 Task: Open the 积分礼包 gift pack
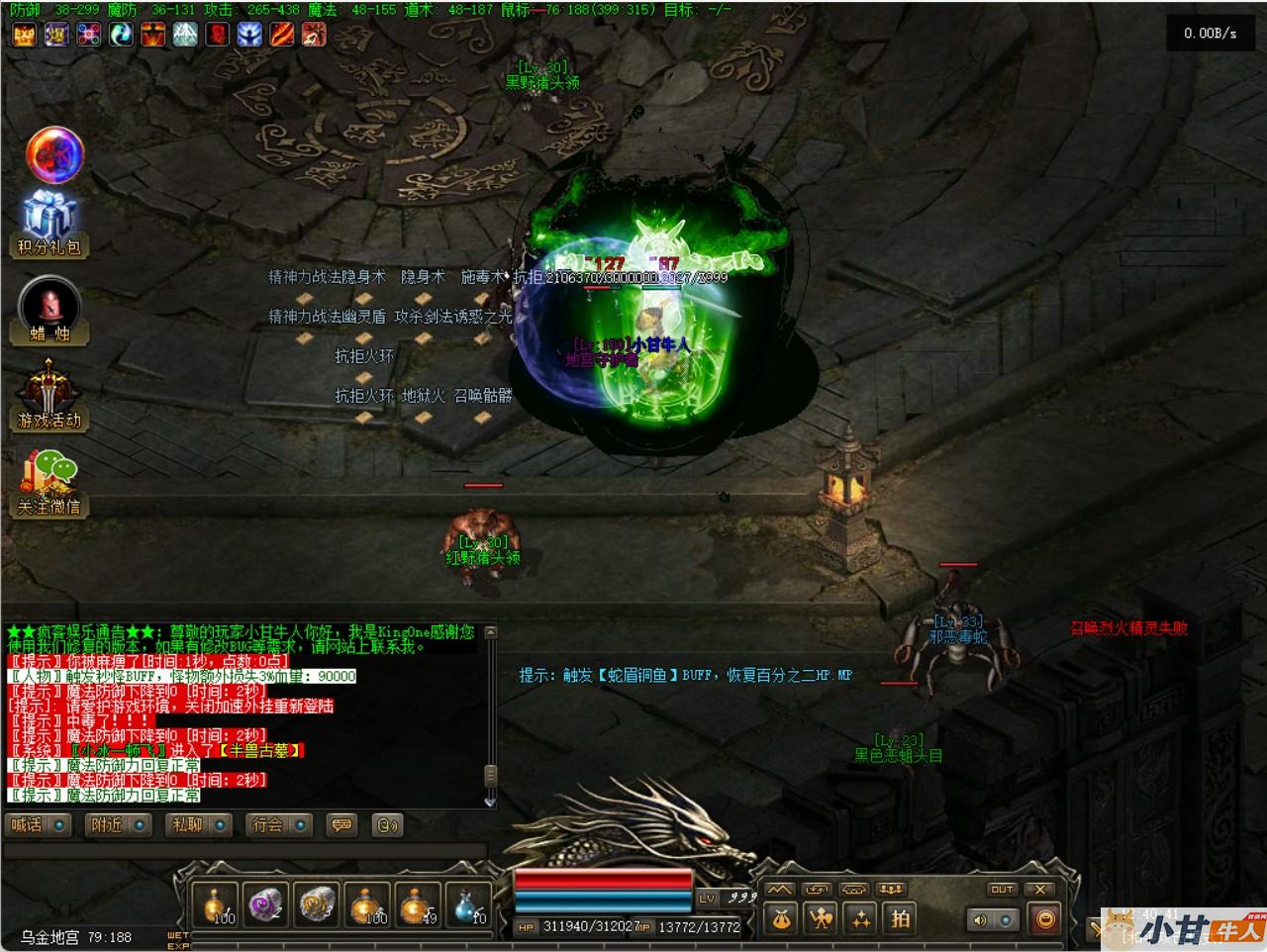click(49, 224)
